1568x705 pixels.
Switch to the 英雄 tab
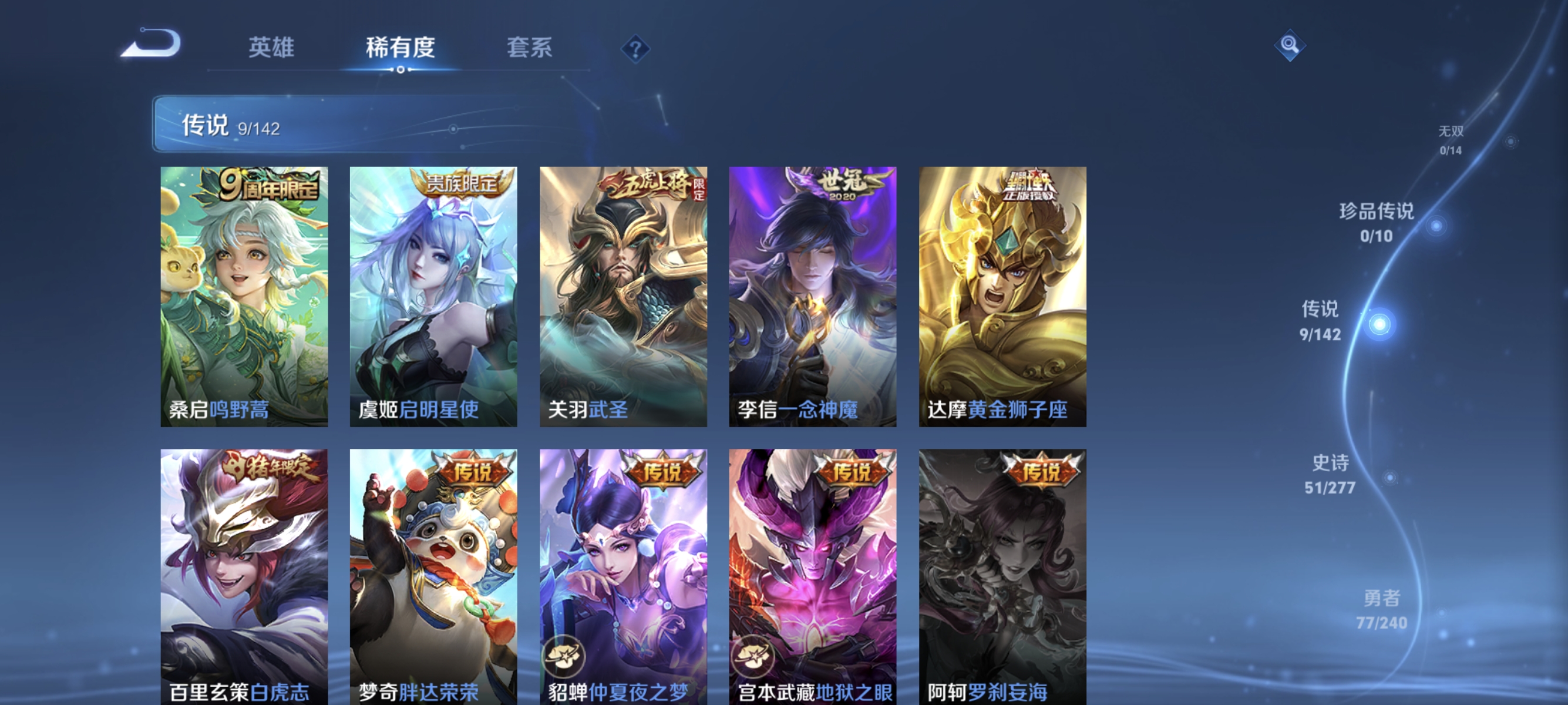click(271, 48)
